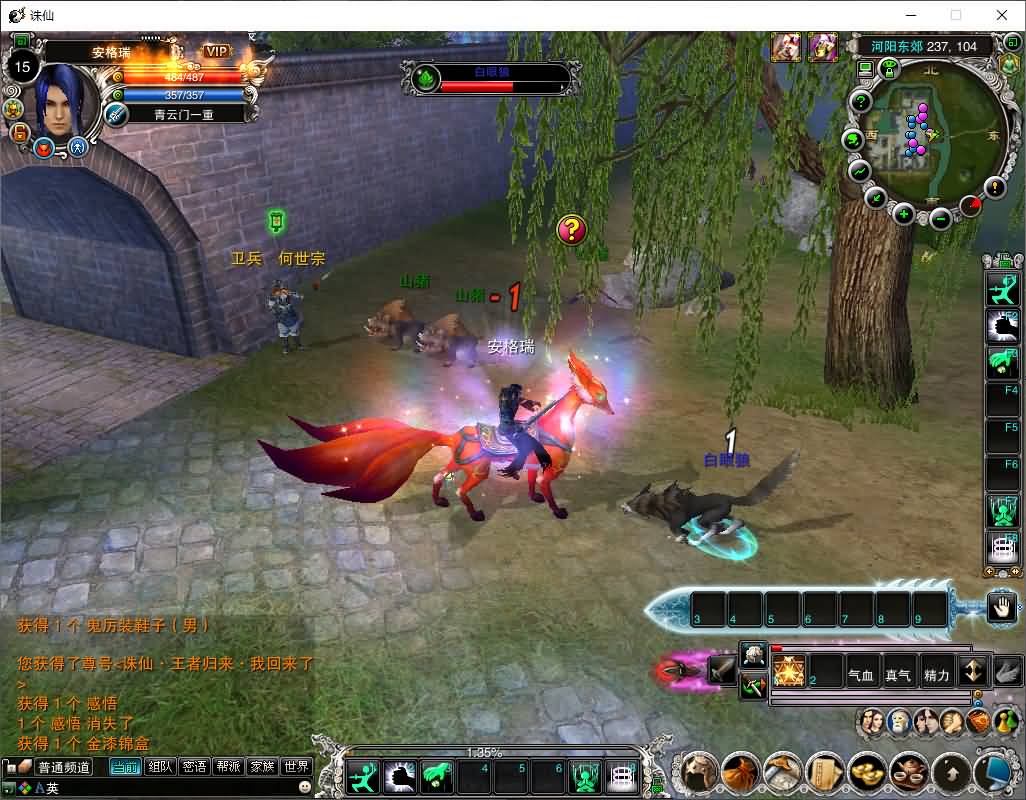Viewport: 1026px width, 800px height.
Task: Zoom out the minimap with minus button
Action: 940,218
